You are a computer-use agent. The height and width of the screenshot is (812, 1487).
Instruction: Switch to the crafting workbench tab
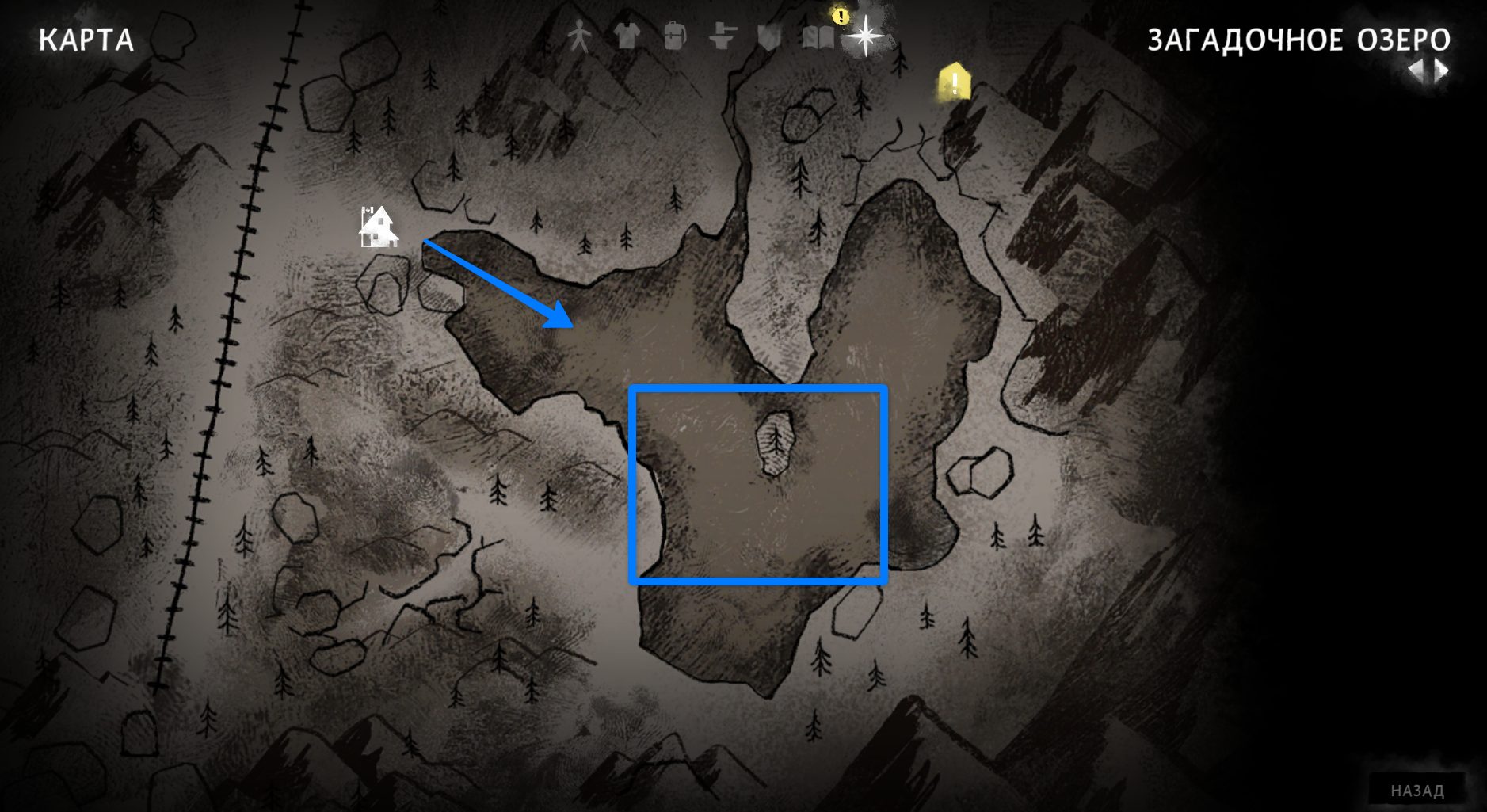click(x=722, y=36)
